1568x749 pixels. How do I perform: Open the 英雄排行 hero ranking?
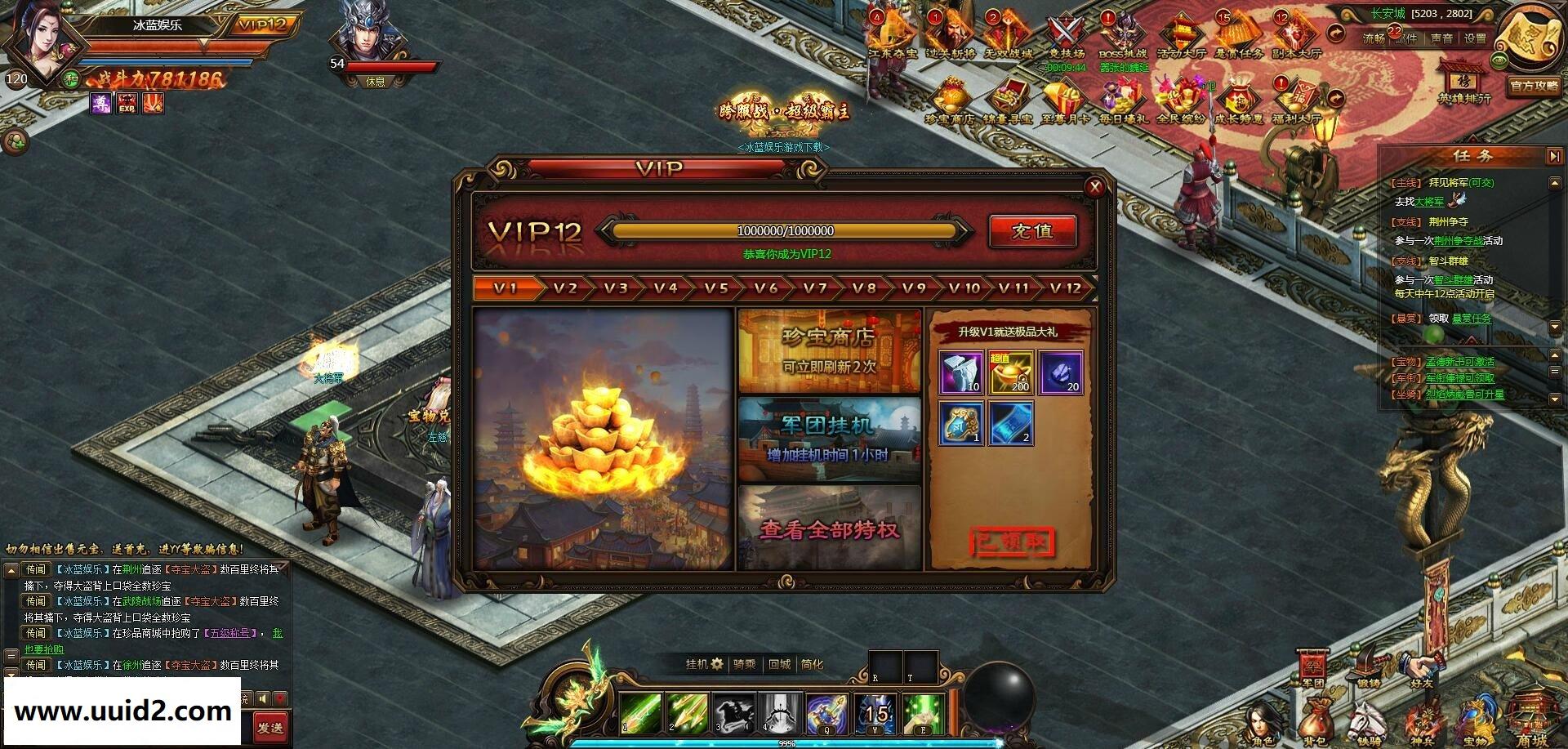pos(1464,83)
